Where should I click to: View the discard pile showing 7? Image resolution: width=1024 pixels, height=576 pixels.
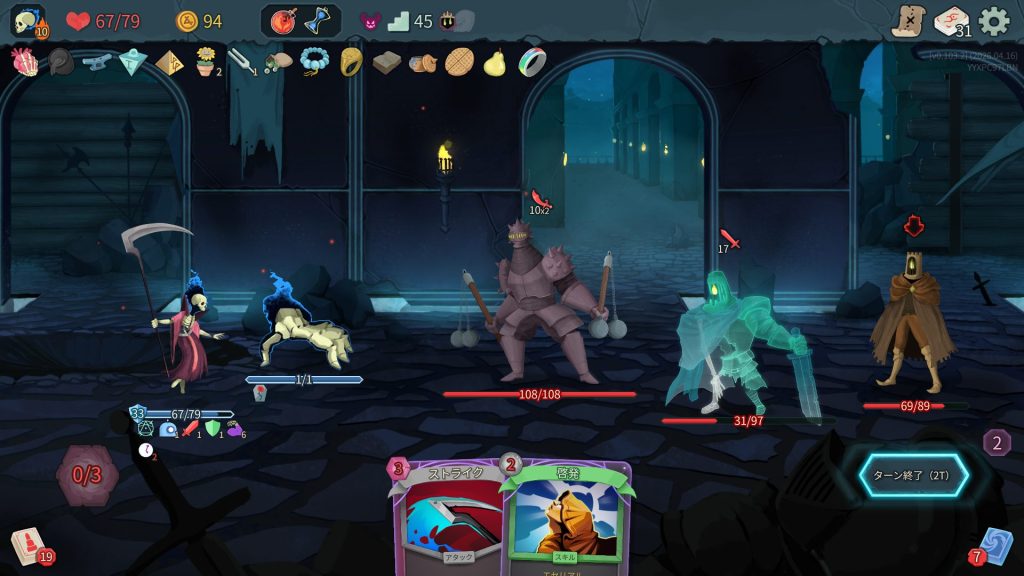tap(993, 546)
